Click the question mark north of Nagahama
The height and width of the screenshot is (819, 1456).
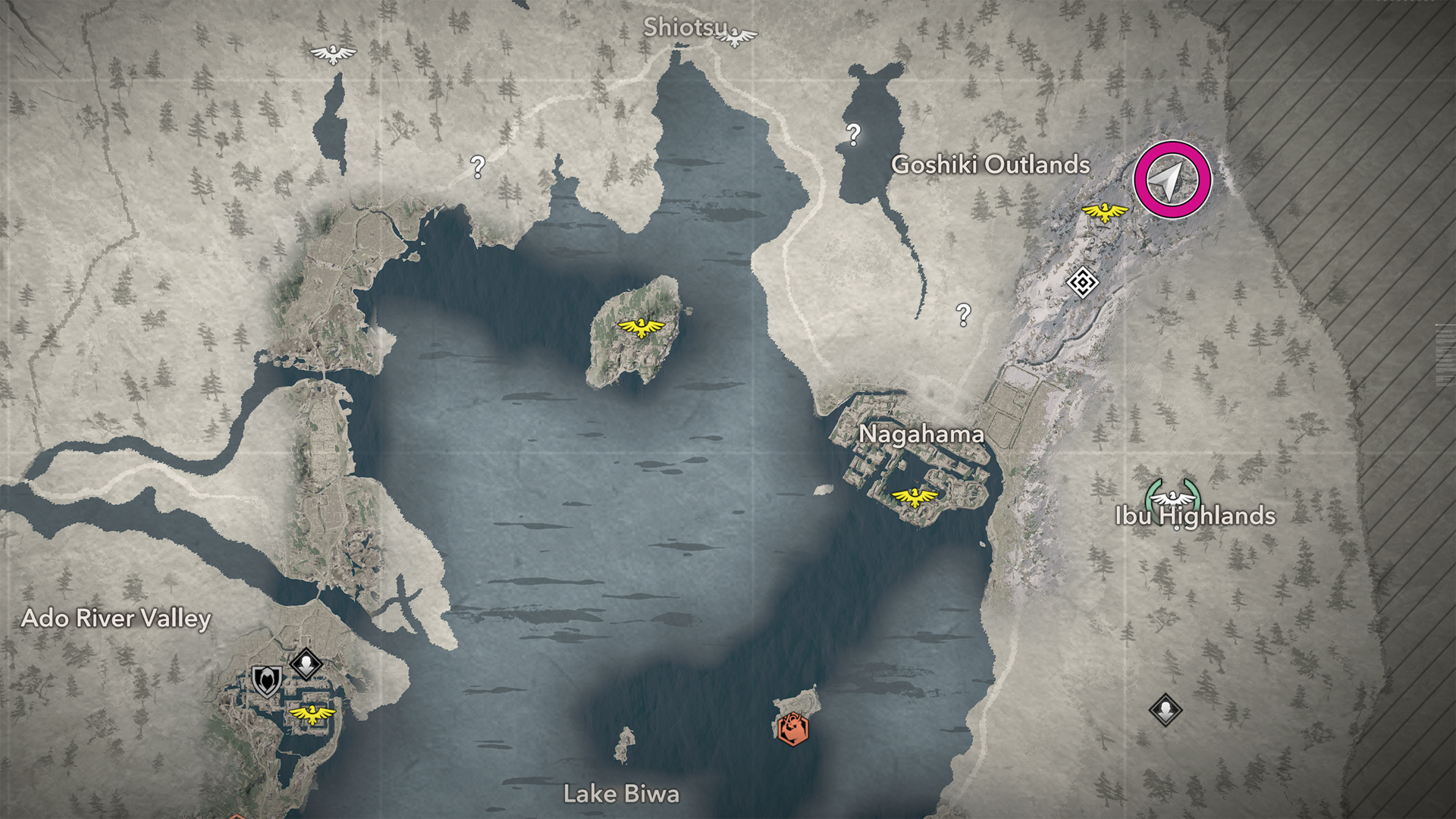[x=963, y=314]
